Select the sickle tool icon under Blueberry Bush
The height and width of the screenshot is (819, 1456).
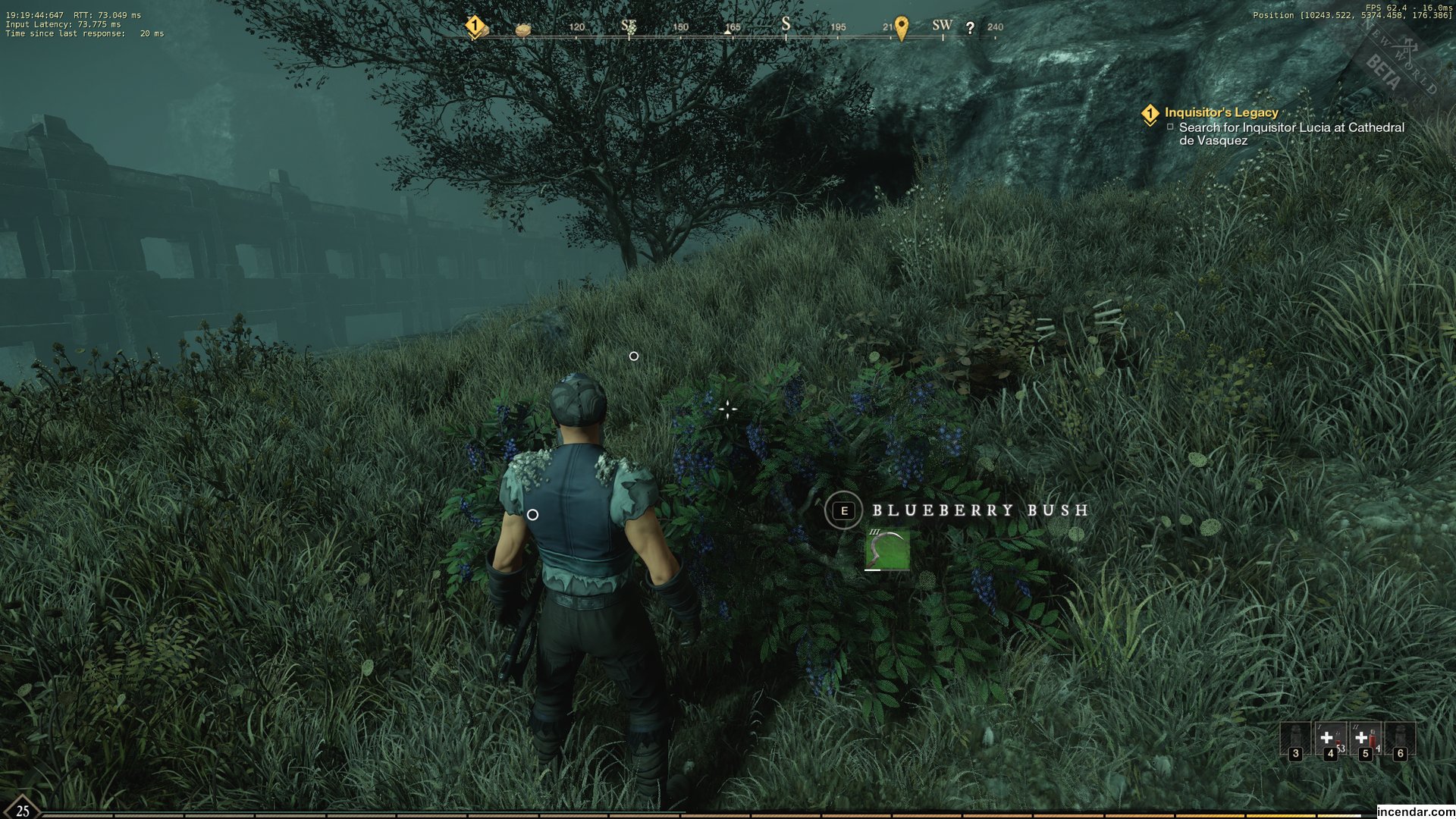point(887,549)
